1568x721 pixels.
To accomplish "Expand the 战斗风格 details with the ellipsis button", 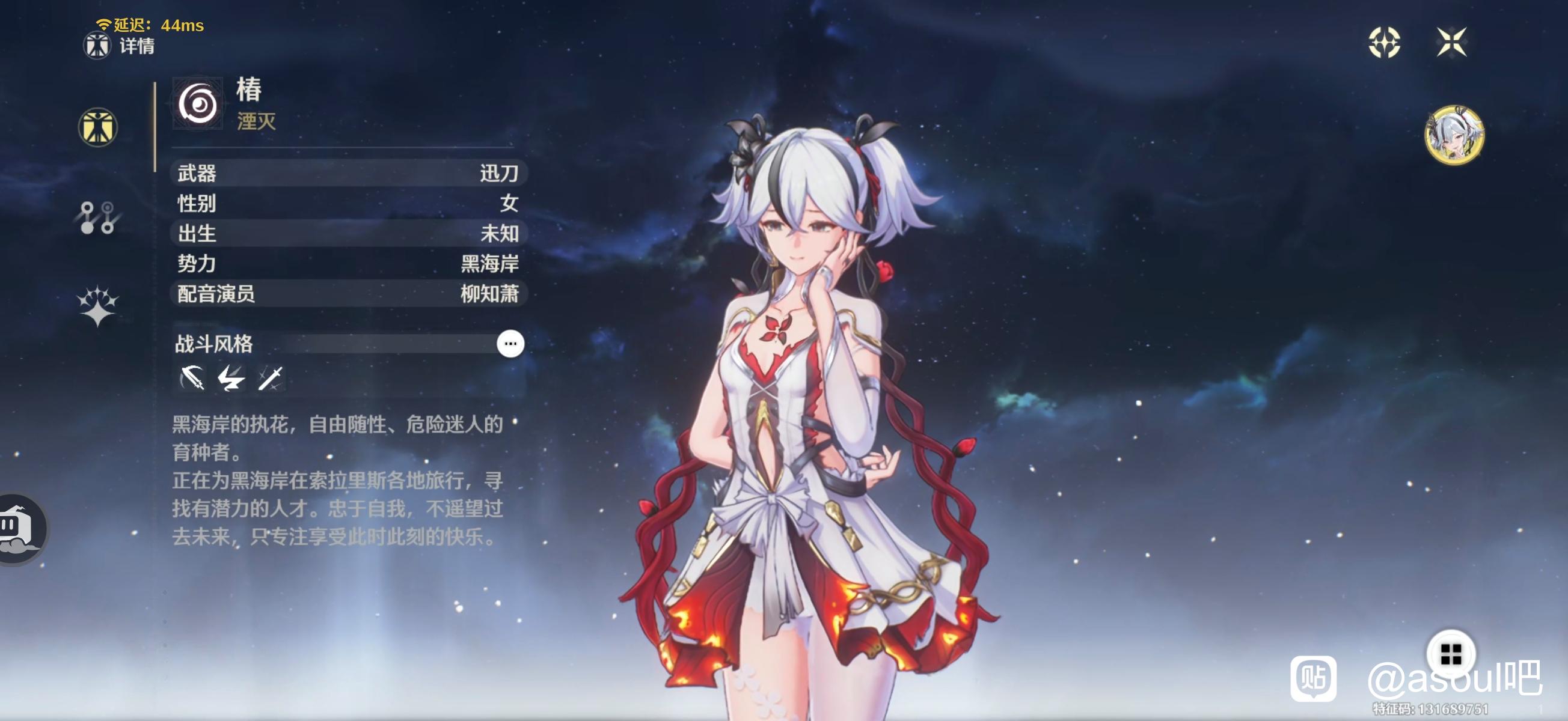I will point(510,344).
